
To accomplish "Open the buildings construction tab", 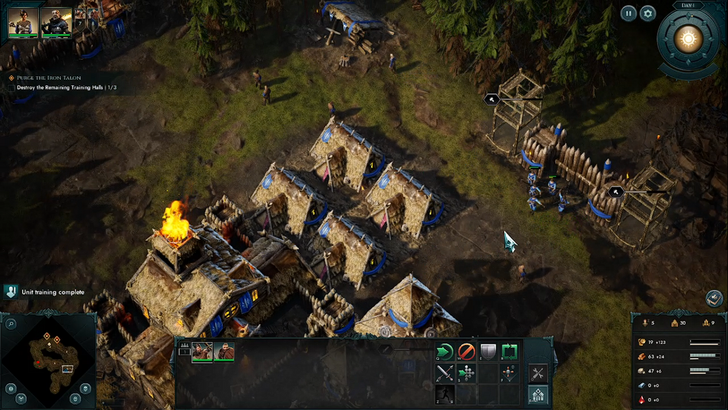I will coord(537,396).
